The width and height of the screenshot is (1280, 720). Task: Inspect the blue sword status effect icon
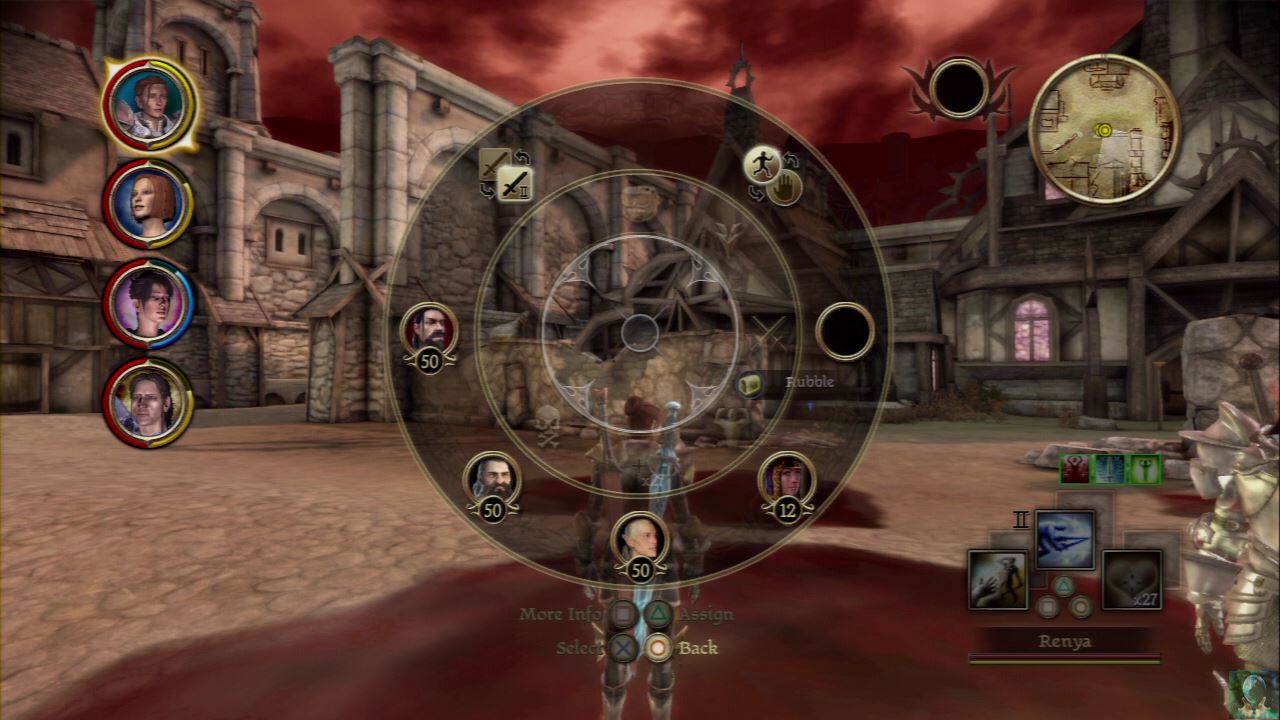tap(1110, 469)
